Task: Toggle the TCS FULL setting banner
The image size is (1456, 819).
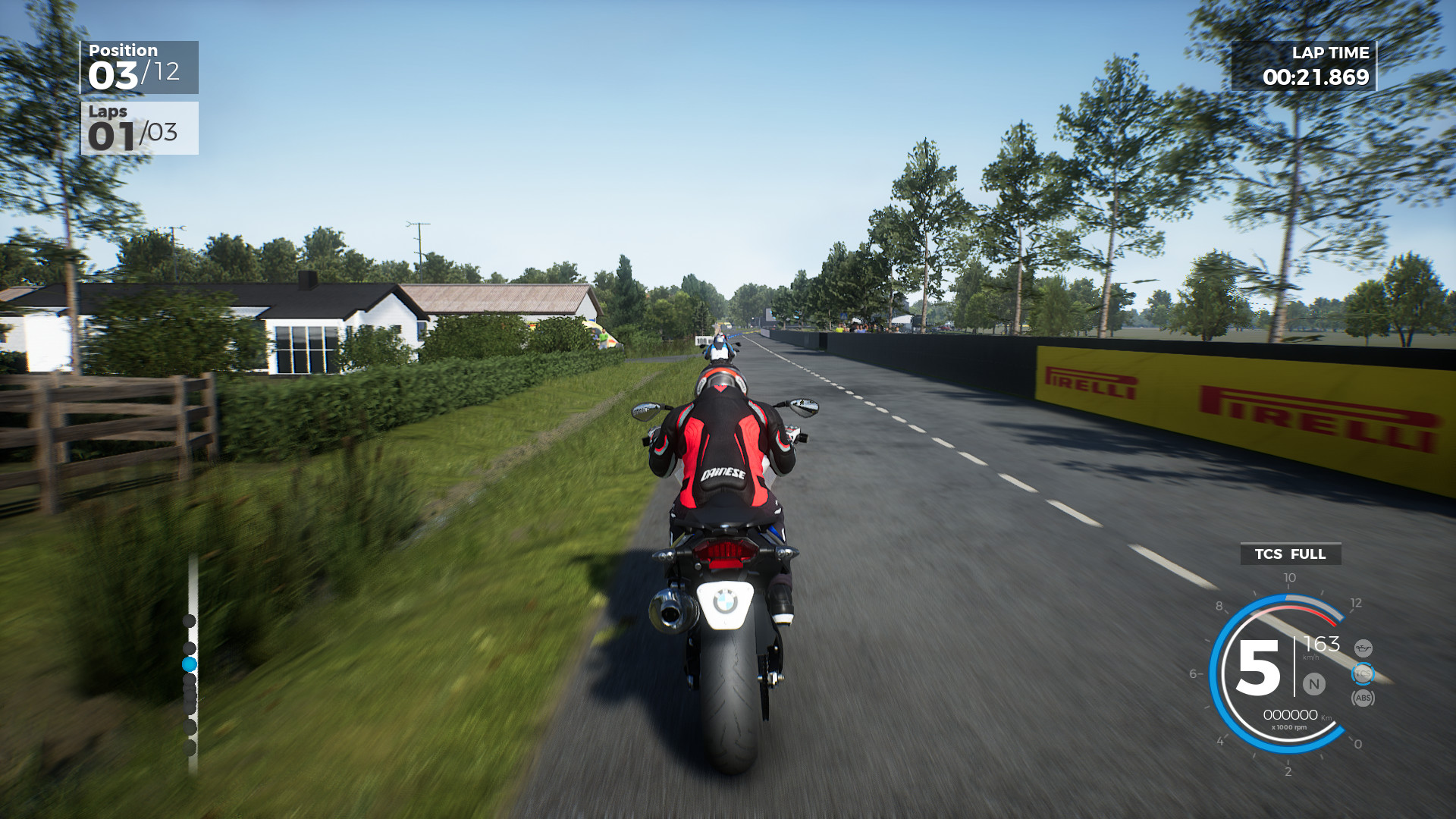Action: [x=1291, y=555]
